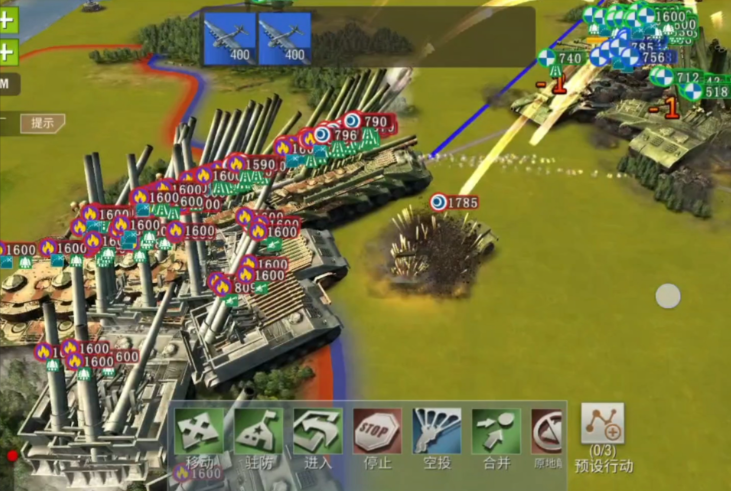Use the 空投 paradrop command
This screenshot has width=731, height=491.
[437, 433]
